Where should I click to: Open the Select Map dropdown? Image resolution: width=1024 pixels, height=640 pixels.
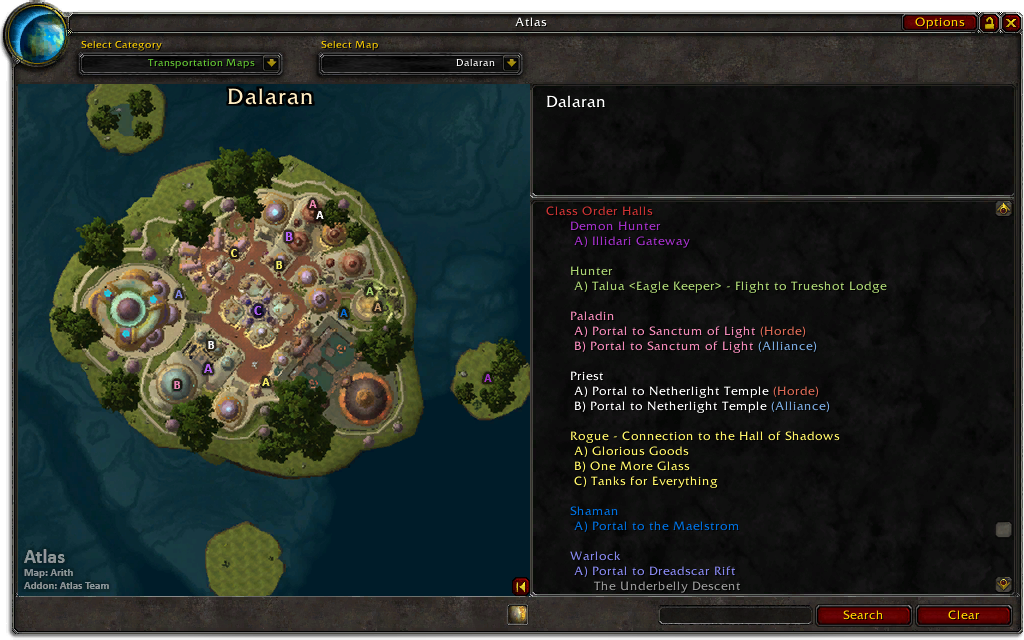(511, 63)
